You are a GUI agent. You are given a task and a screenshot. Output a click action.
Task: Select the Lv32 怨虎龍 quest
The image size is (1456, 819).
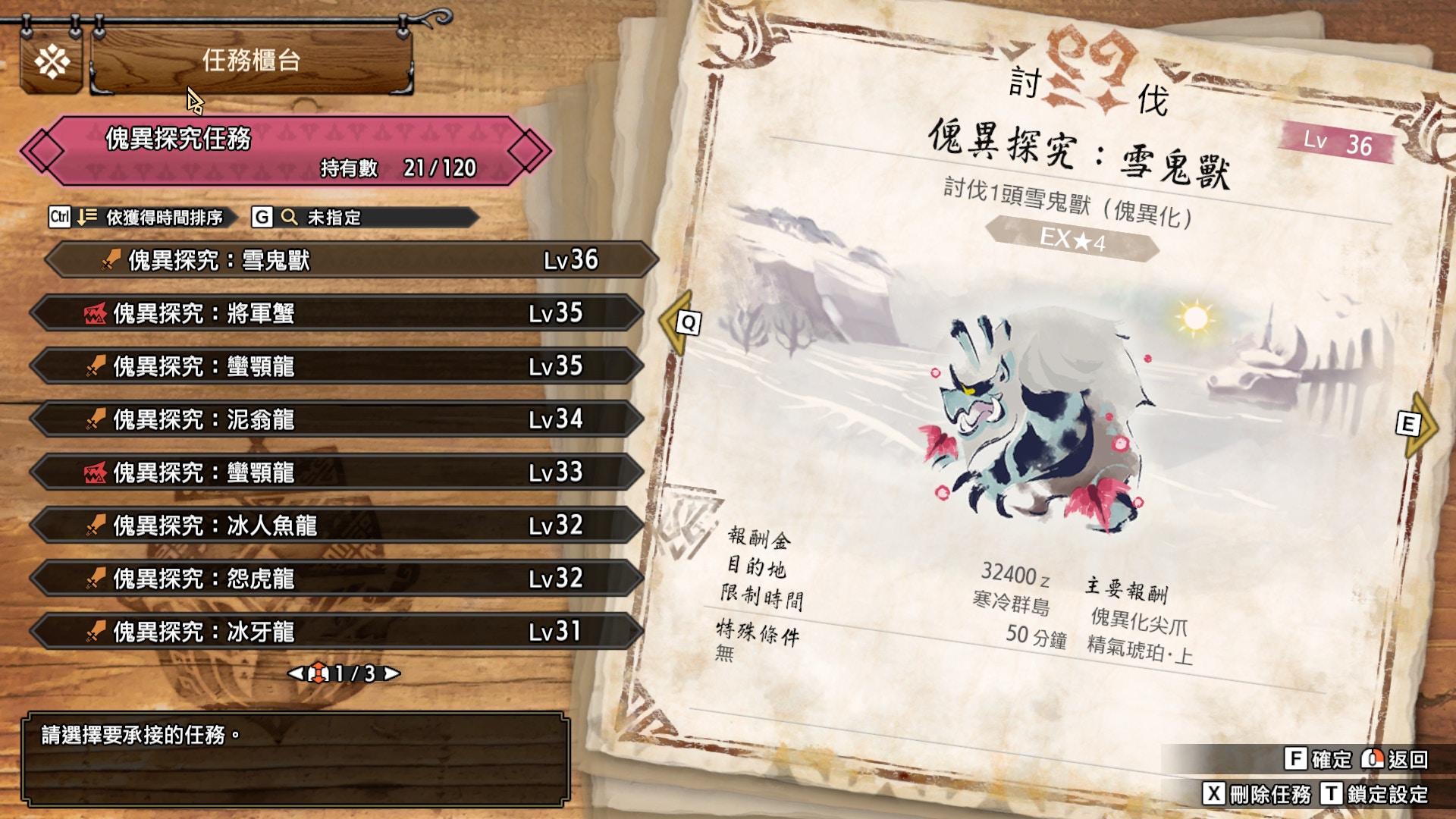coord(337,579)
